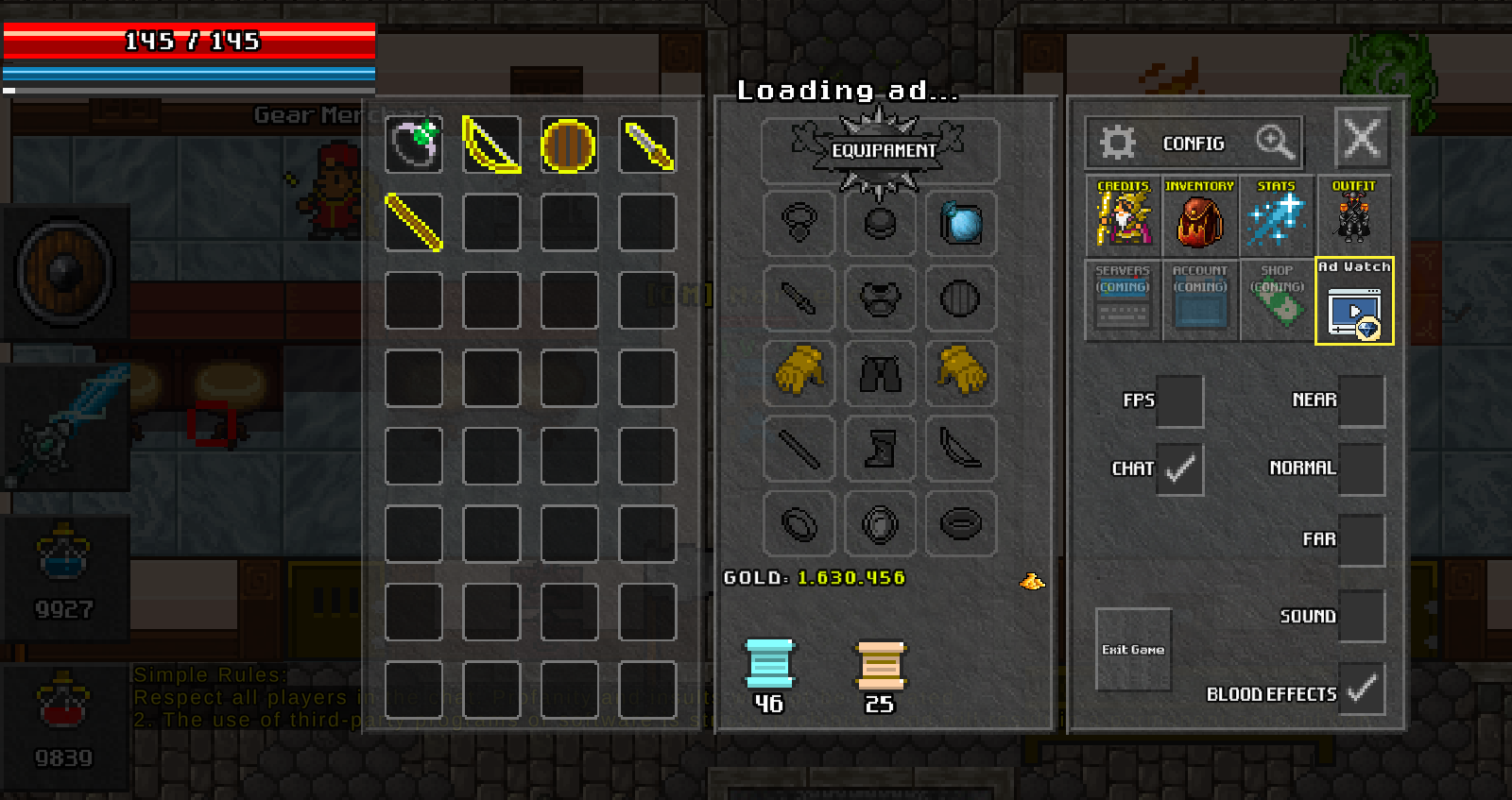Select the ring with green gem item
Screen dimensions: 1512x800
pos(414,145)
